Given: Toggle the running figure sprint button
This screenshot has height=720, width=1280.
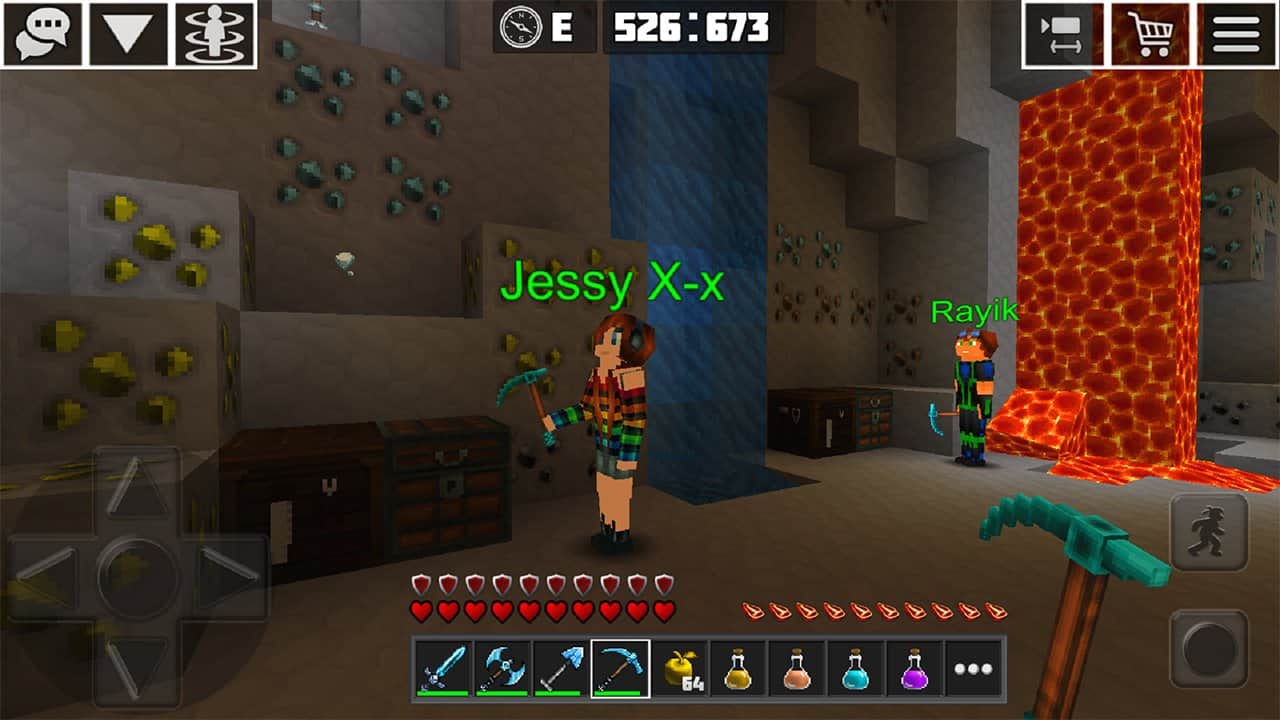Looking at the screenshot, I should tap(1209, 532).
